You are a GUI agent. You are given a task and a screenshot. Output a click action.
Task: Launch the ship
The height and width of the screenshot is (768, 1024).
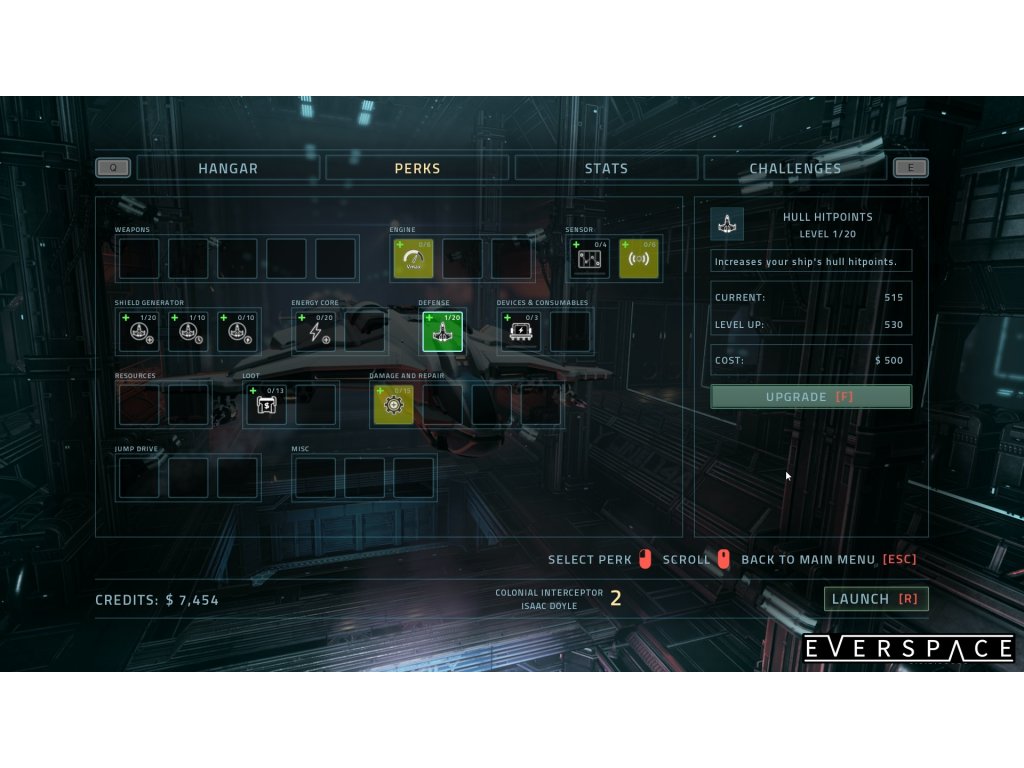(x=876, y=599)
